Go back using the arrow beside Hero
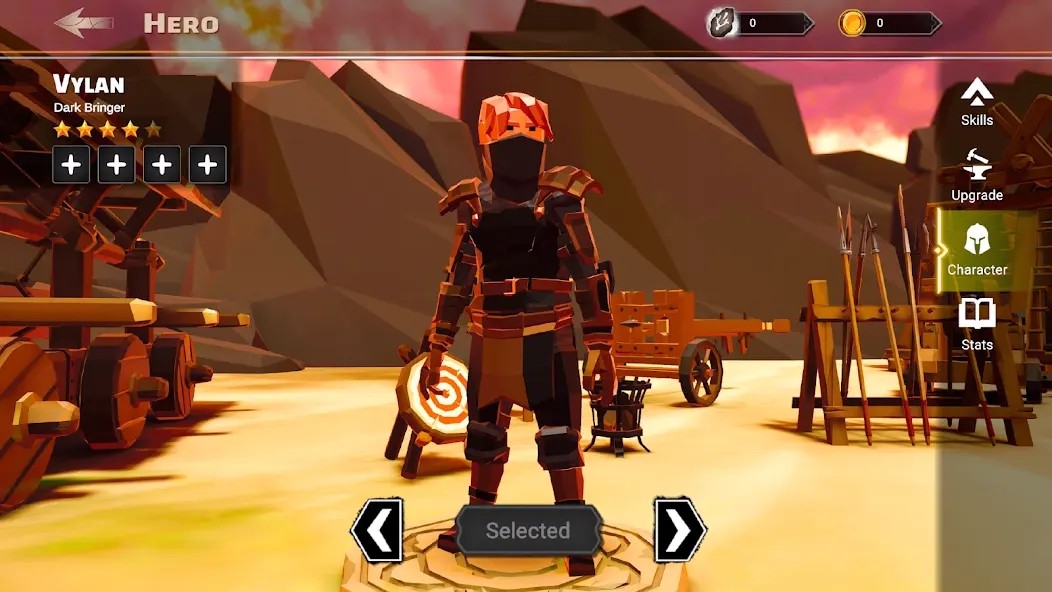The width and height of the screenshot is (1052, 592). [x=83, y=23]
